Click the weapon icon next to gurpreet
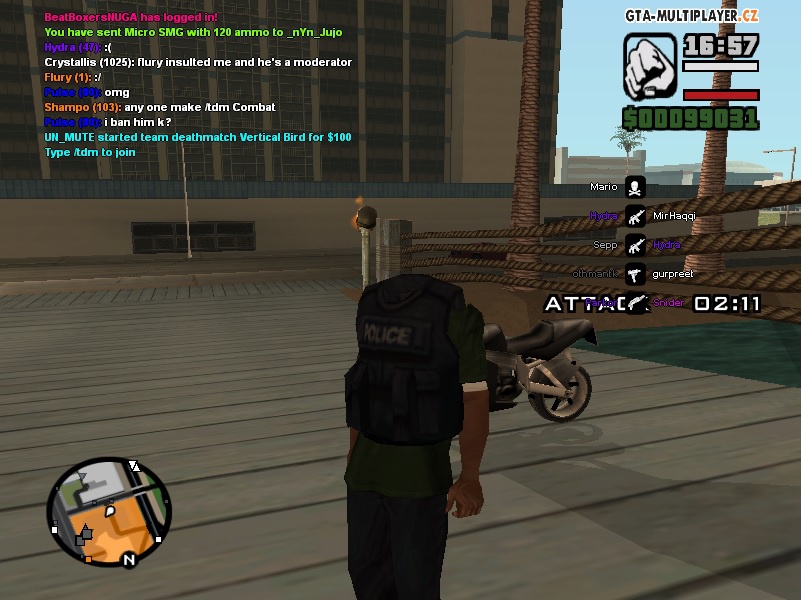Screen dimensions: 802x600 tap(635, 273)
